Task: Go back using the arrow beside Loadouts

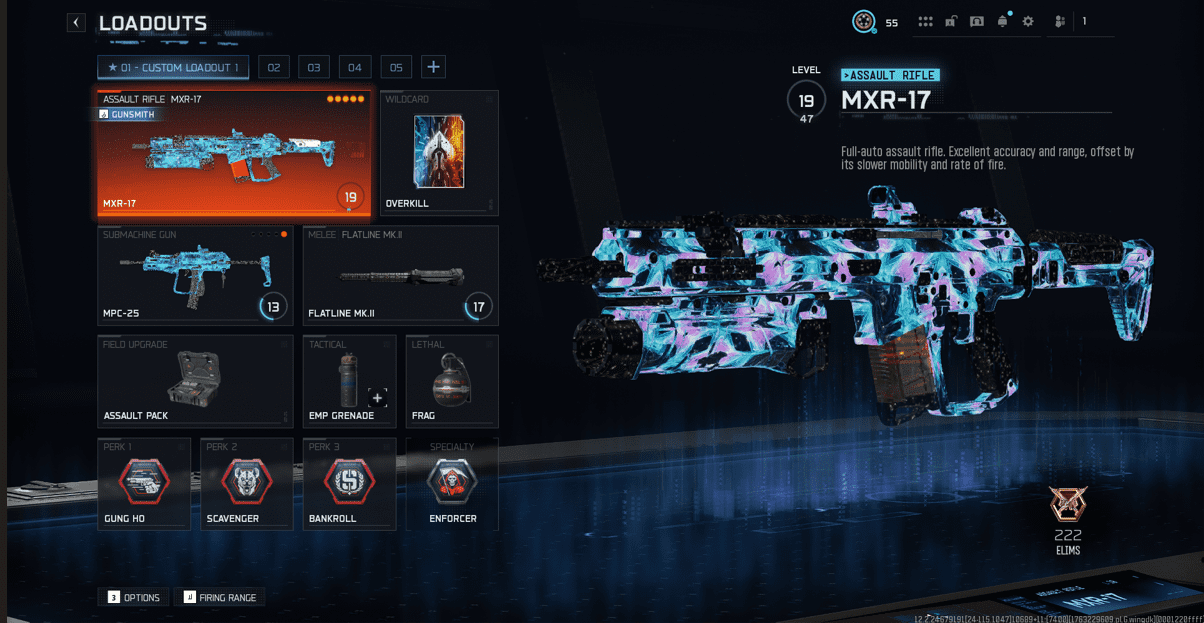Action: (76, 22)
